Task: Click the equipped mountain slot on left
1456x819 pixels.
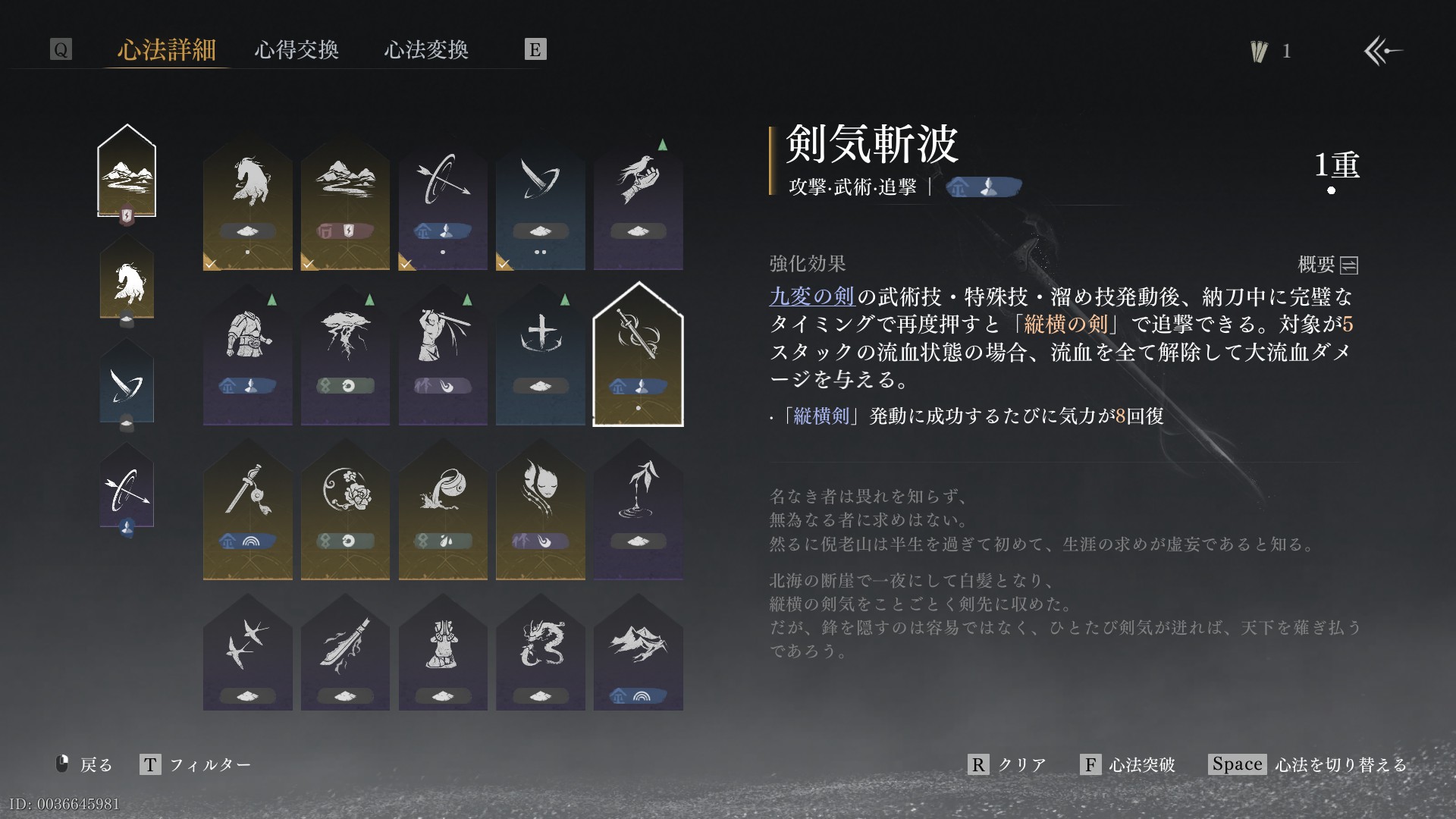Action: (x=127, y=172)
